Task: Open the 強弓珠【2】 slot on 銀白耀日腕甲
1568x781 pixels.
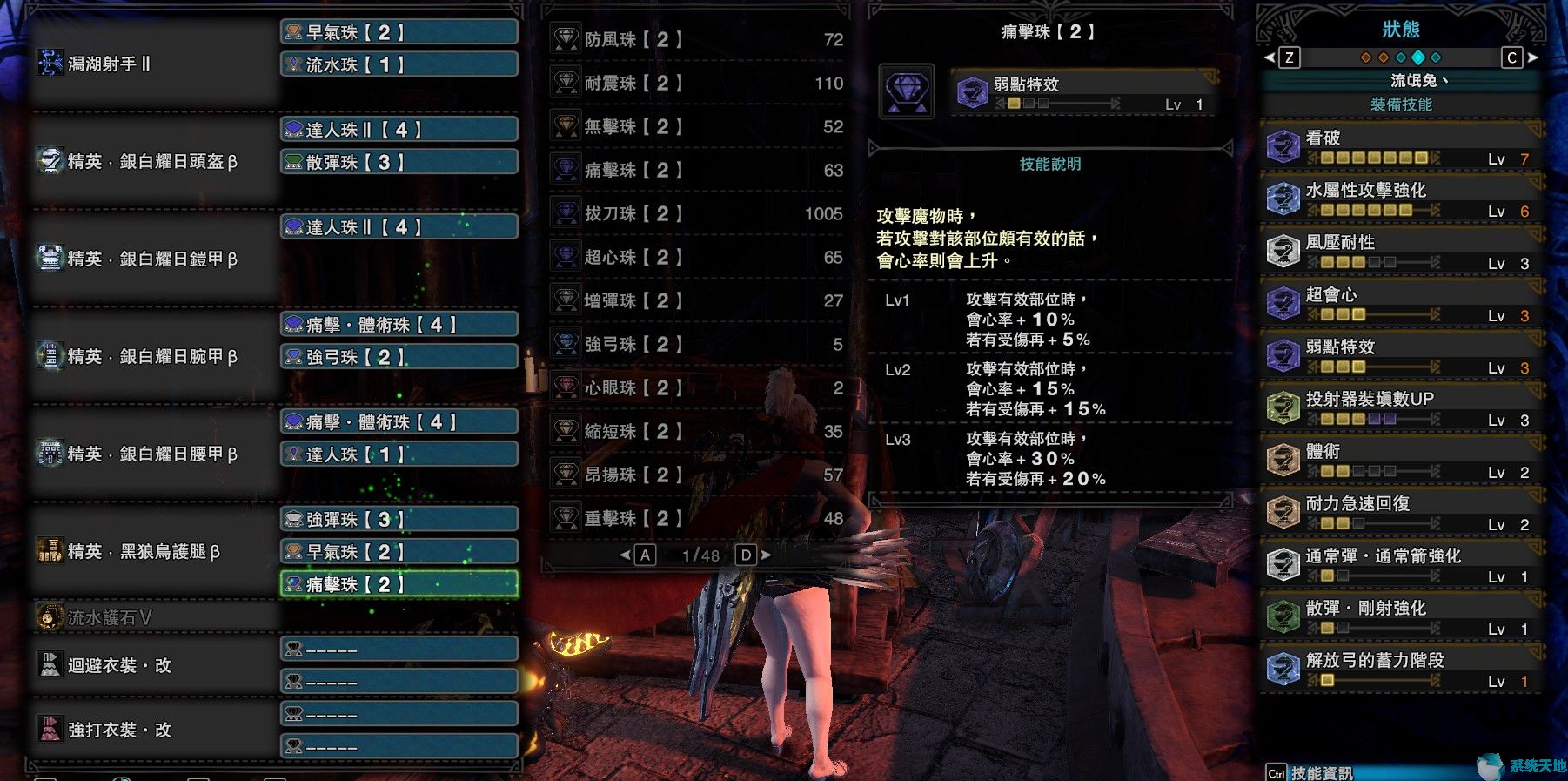Action: pyautogui.click(x=399, y=357)
